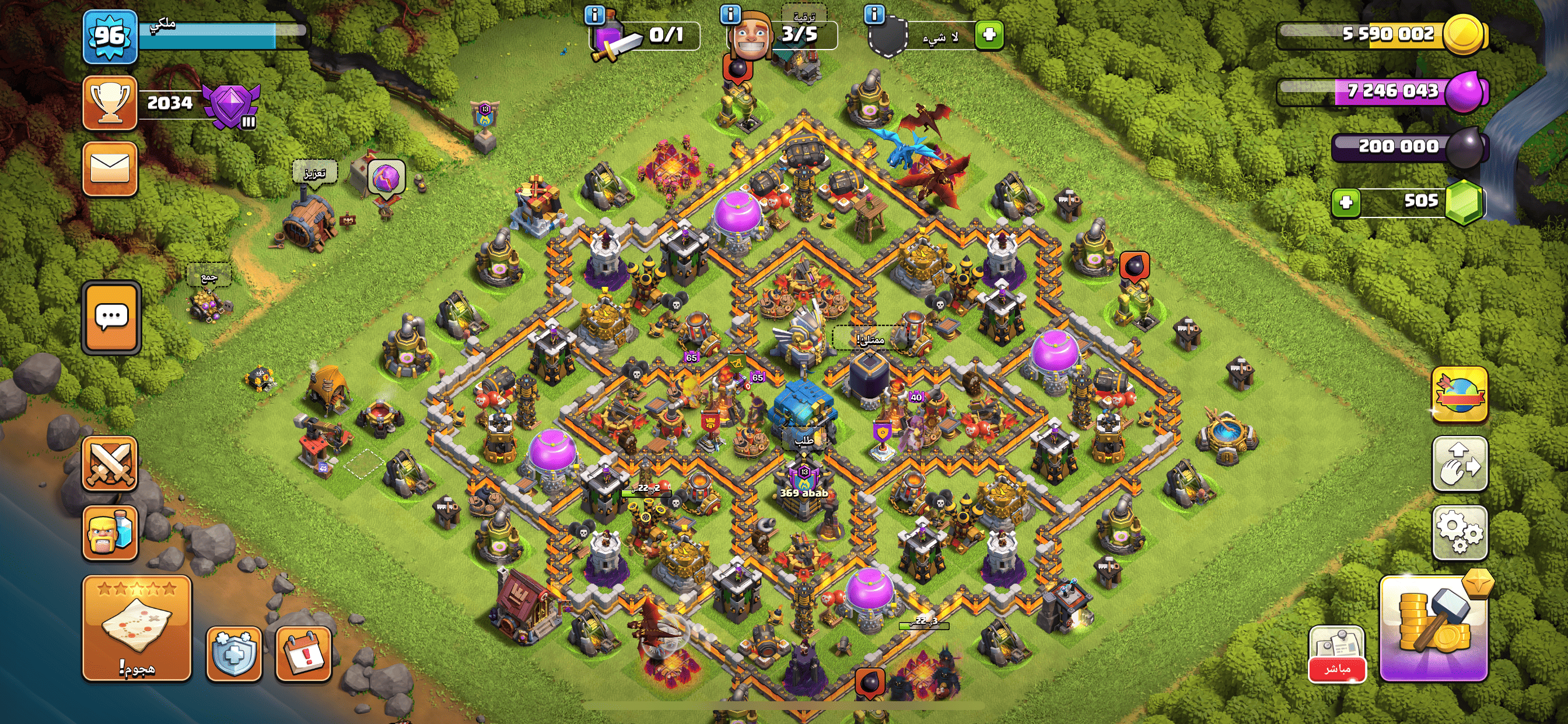Viewport: 1568px width, 724px height.
Task: Show builder info for the 3/5 counter
Action: 730,14
